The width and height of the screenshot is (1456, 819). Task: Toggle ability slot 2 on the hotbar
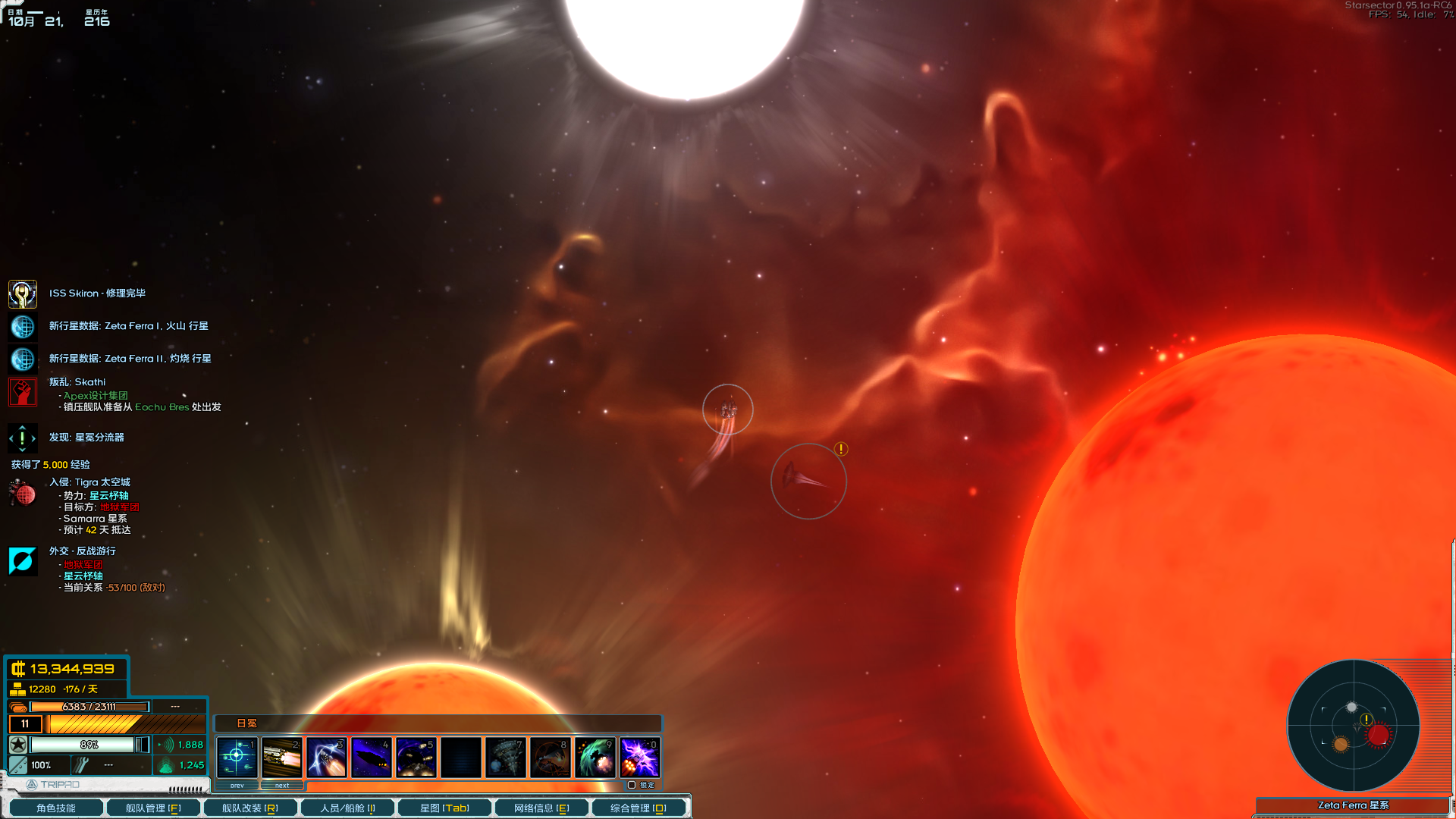point(282,756)
